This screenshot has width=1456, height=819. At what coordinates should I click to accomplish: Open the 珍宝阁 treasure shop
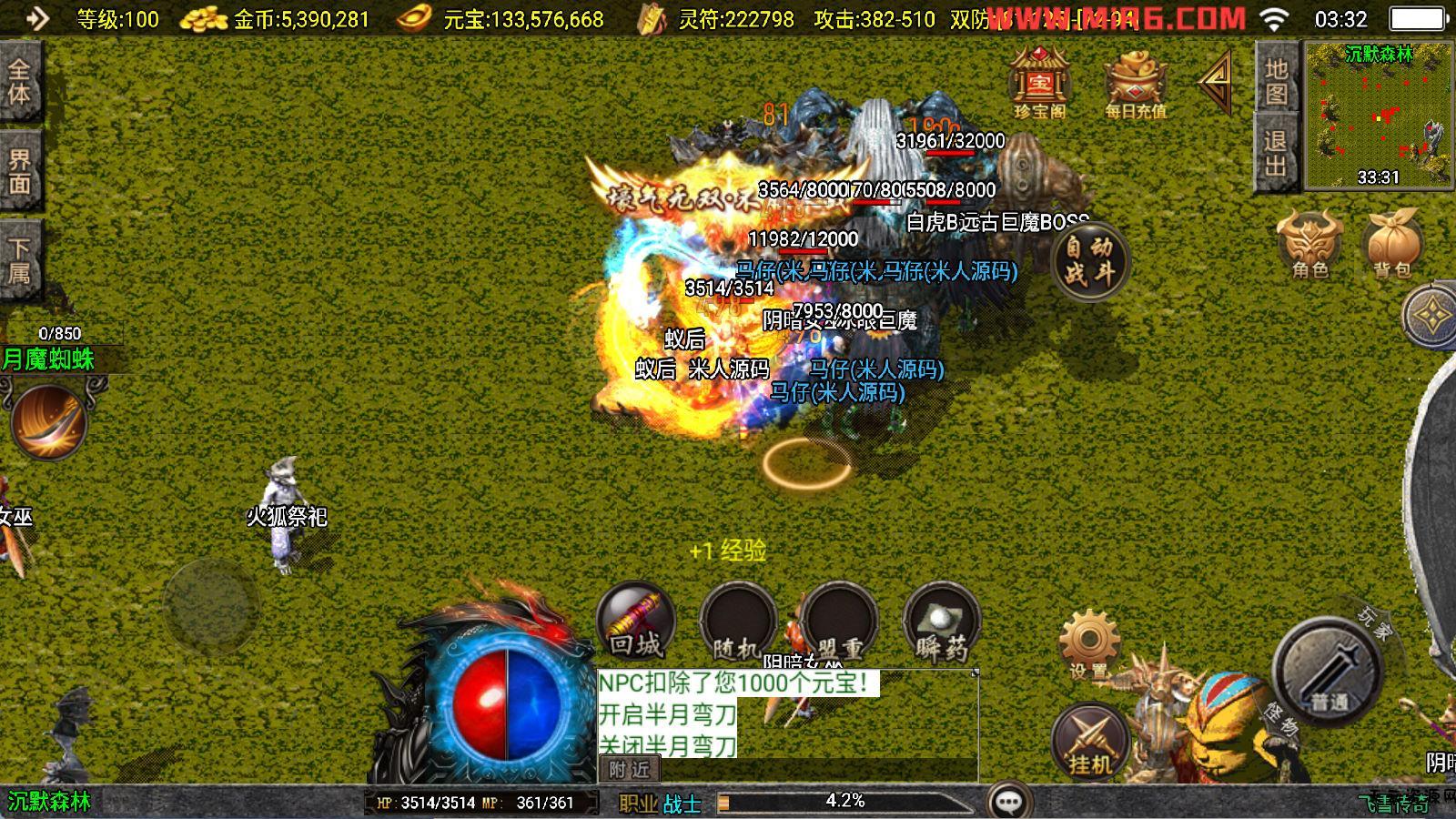point(1039,84)
